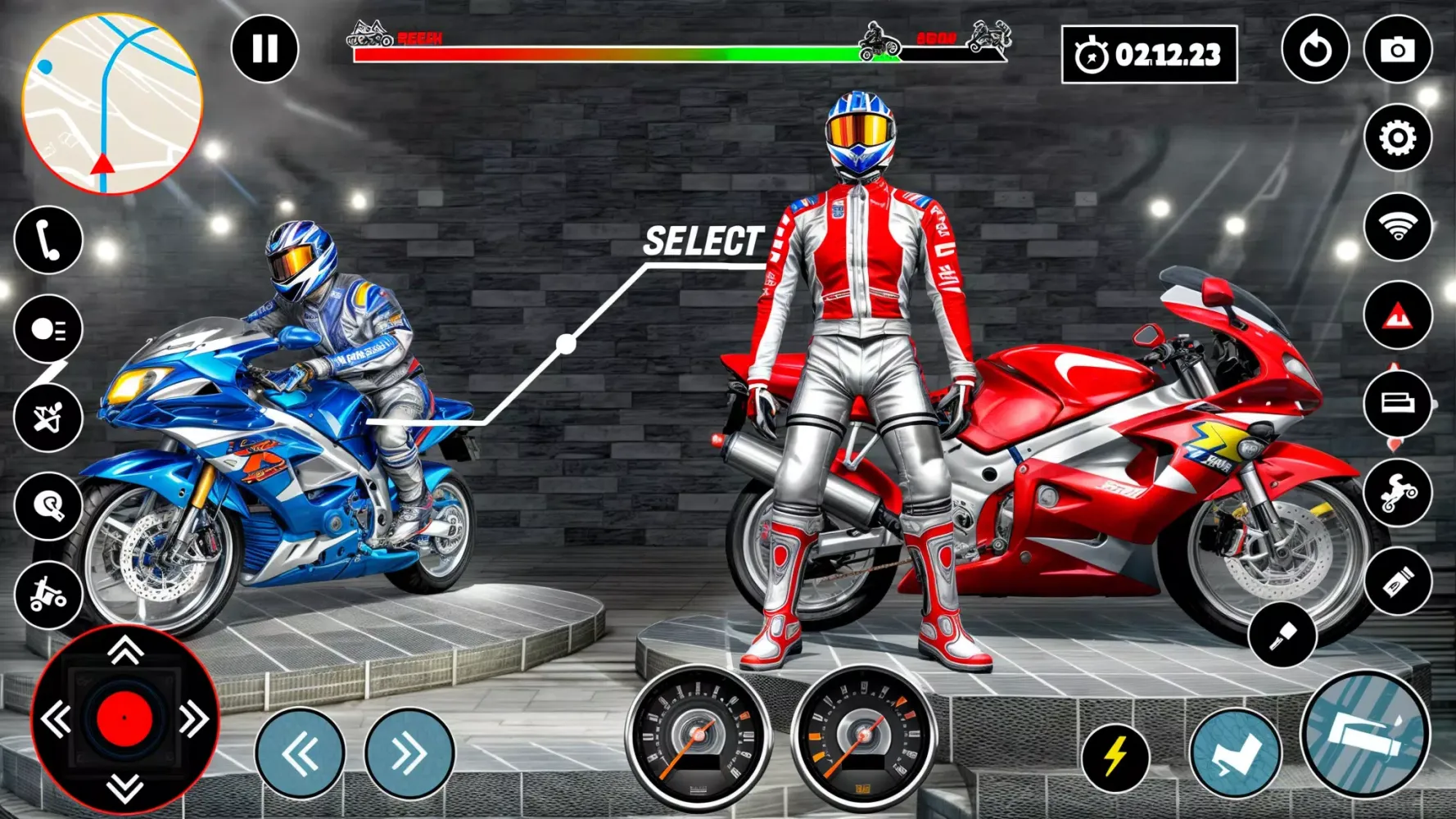Tap the joystick's up arrow

(x=125, y=652)
